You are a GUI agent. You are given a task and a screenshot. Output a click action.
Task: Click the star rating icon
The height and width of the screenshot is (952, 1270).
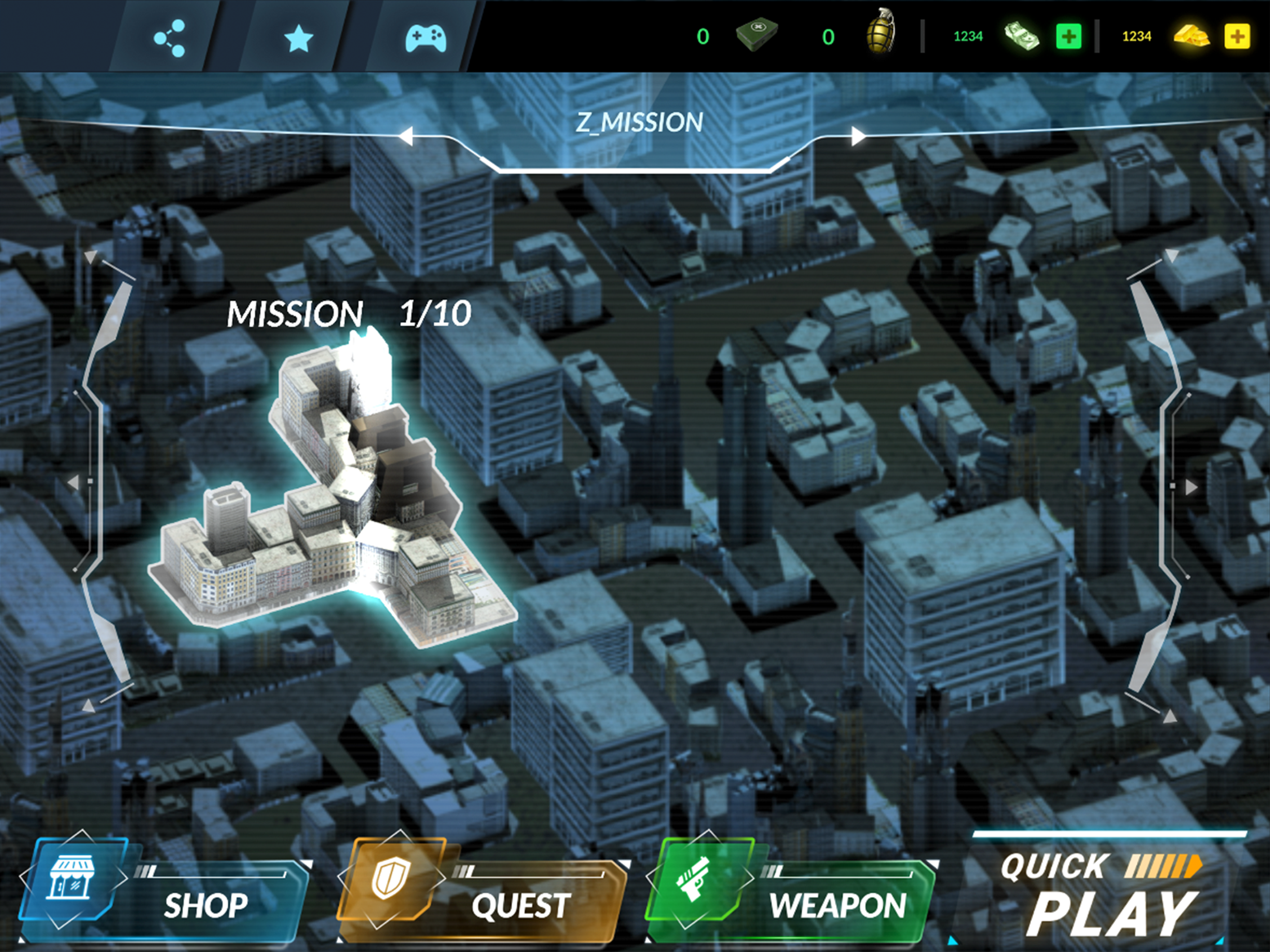click(x=298, y=39)
